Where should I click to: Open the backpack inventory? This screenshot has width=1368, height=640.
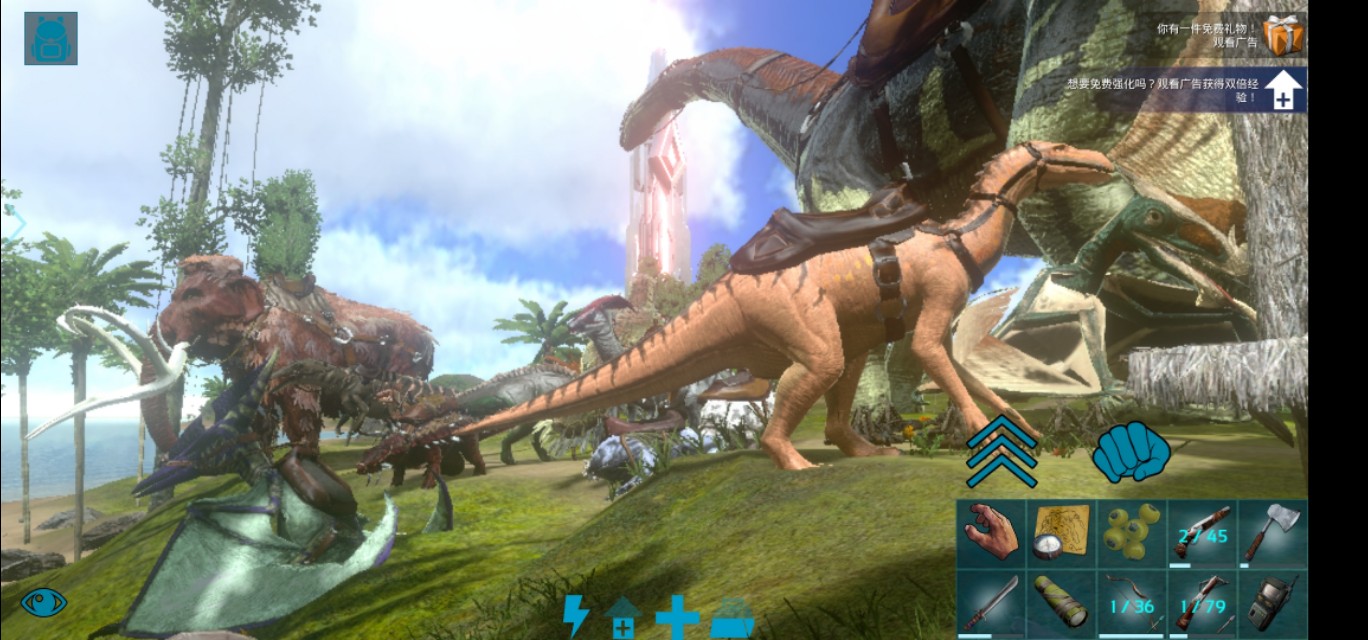[x=50, y=39]
